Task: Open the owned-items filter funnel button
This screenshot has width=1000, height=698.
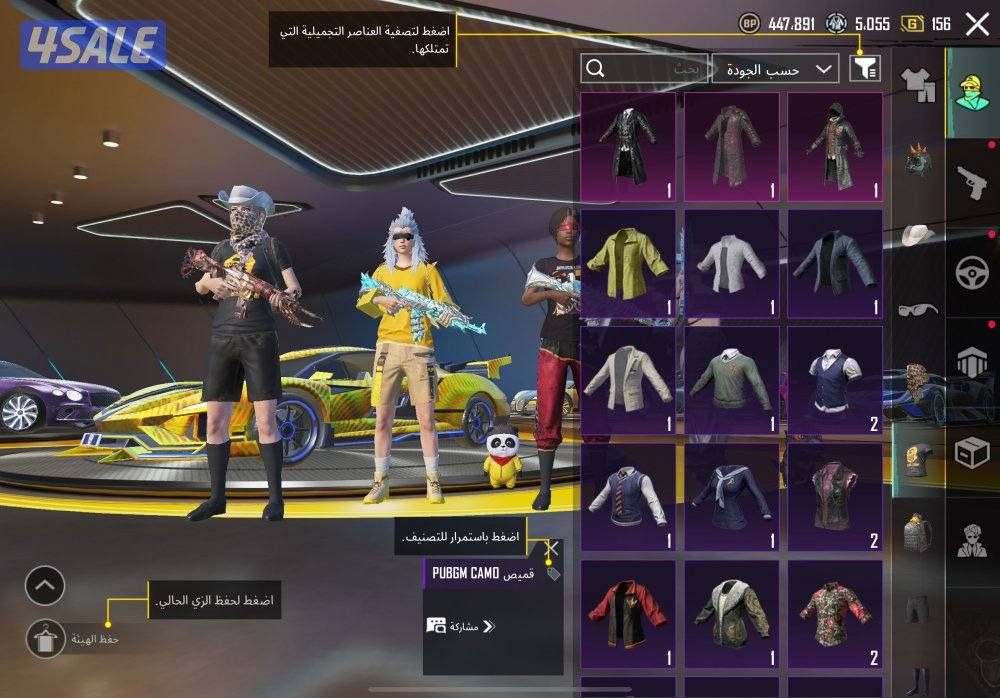Action: 866,68
